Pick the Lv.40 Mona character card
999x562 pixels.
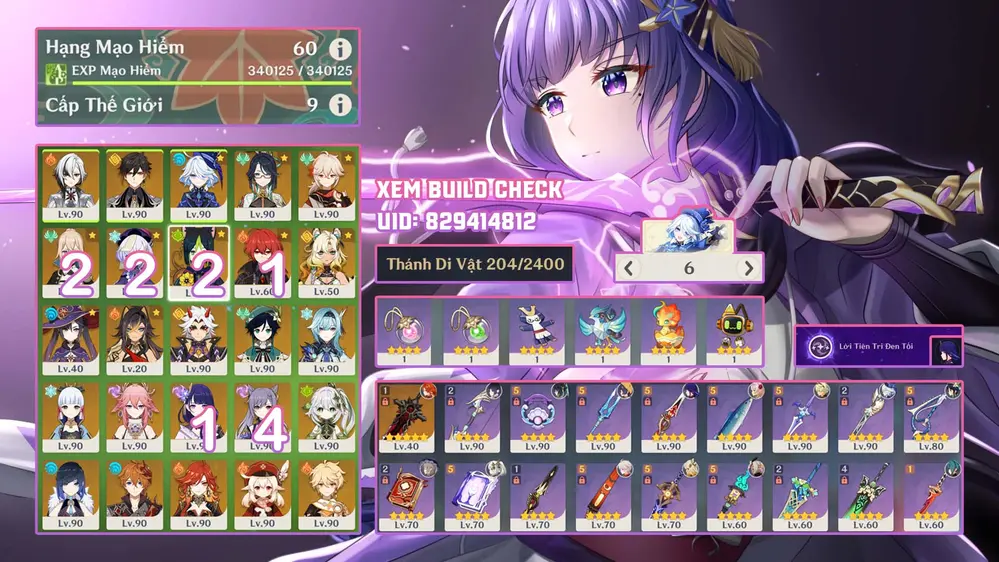(x=70, y=339)
